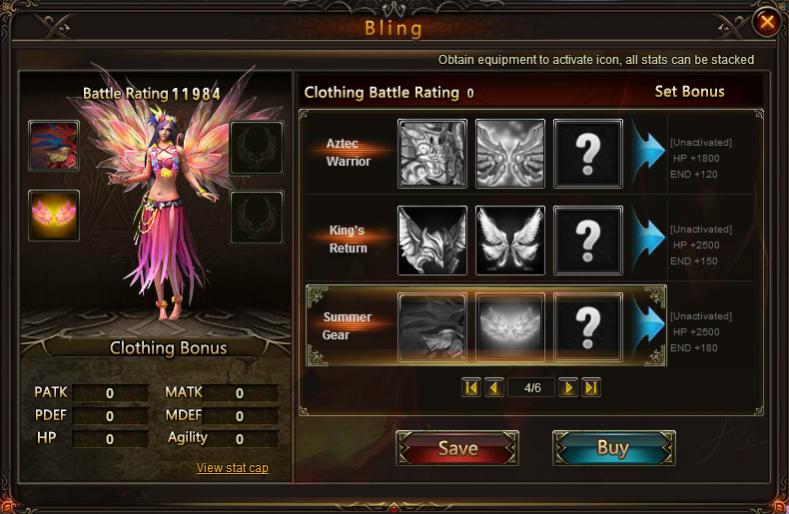This screenshot has height=514, width=789.
Task: Go to the previous set page
Action: tap(493, 388)
